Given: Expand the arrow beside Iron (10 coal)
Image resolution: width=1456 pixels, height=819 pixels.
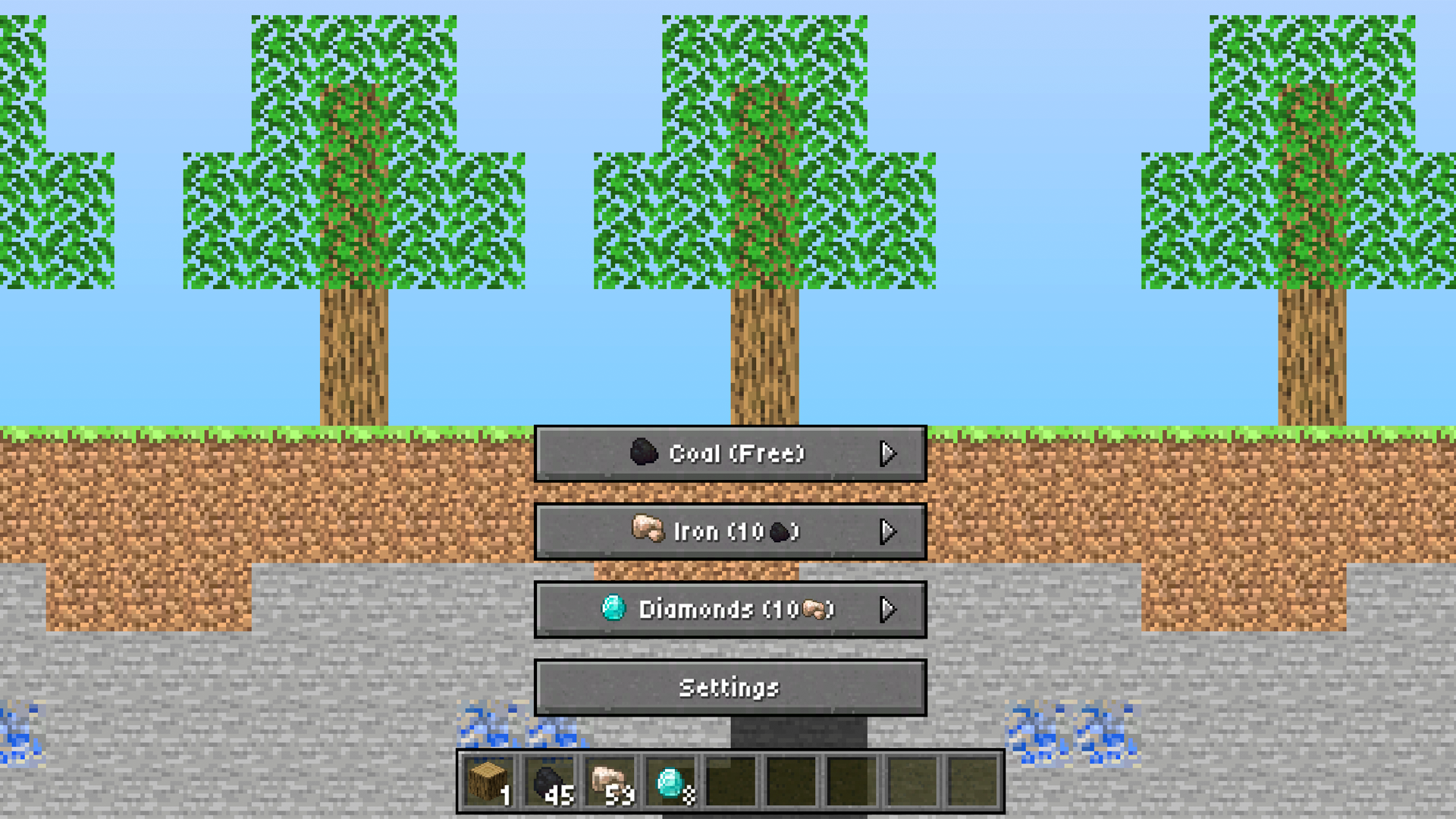Looking at the screenshot, I should click(x=890, y=531).
